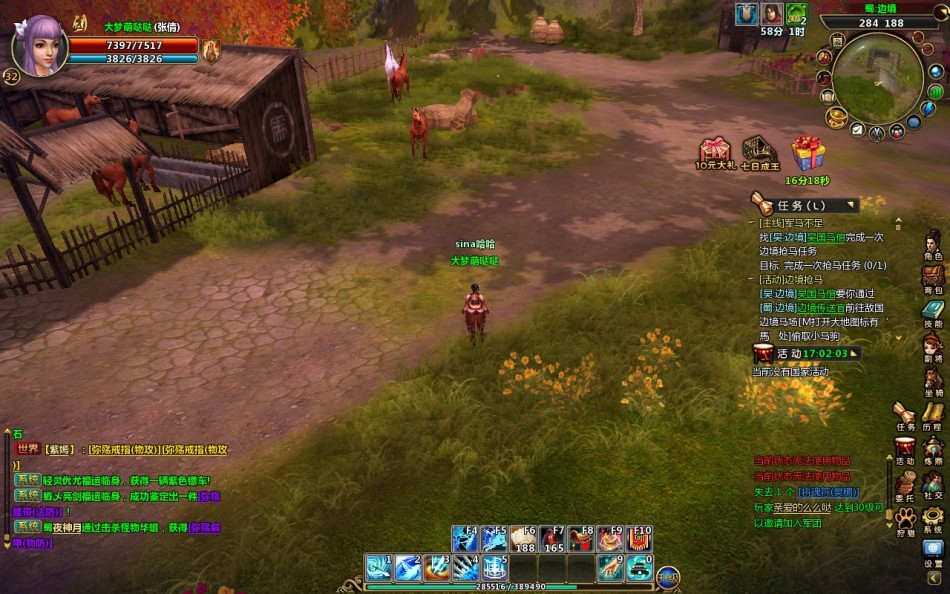Use the F6 bun item with 188 count
Screen dimensions: 950x594
(x=524, y=539)
